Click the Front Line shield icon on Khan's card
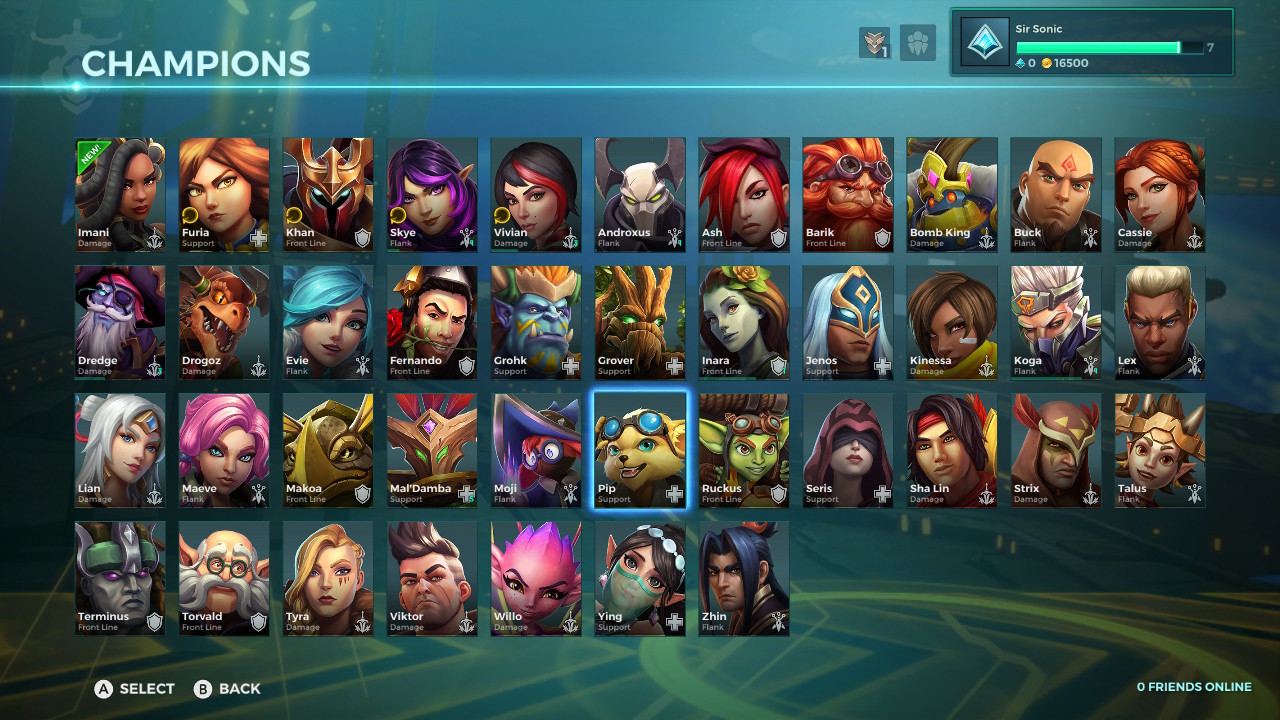The width and height of the screenshot is (1280, 720). tap(363, 237)
